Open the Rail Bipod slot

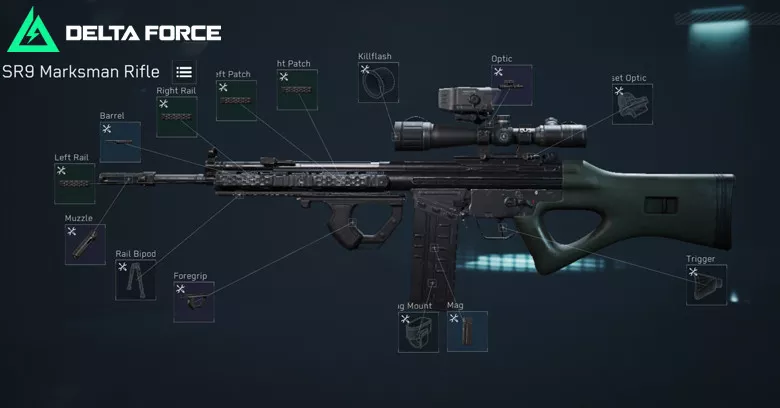click(135, 280)
